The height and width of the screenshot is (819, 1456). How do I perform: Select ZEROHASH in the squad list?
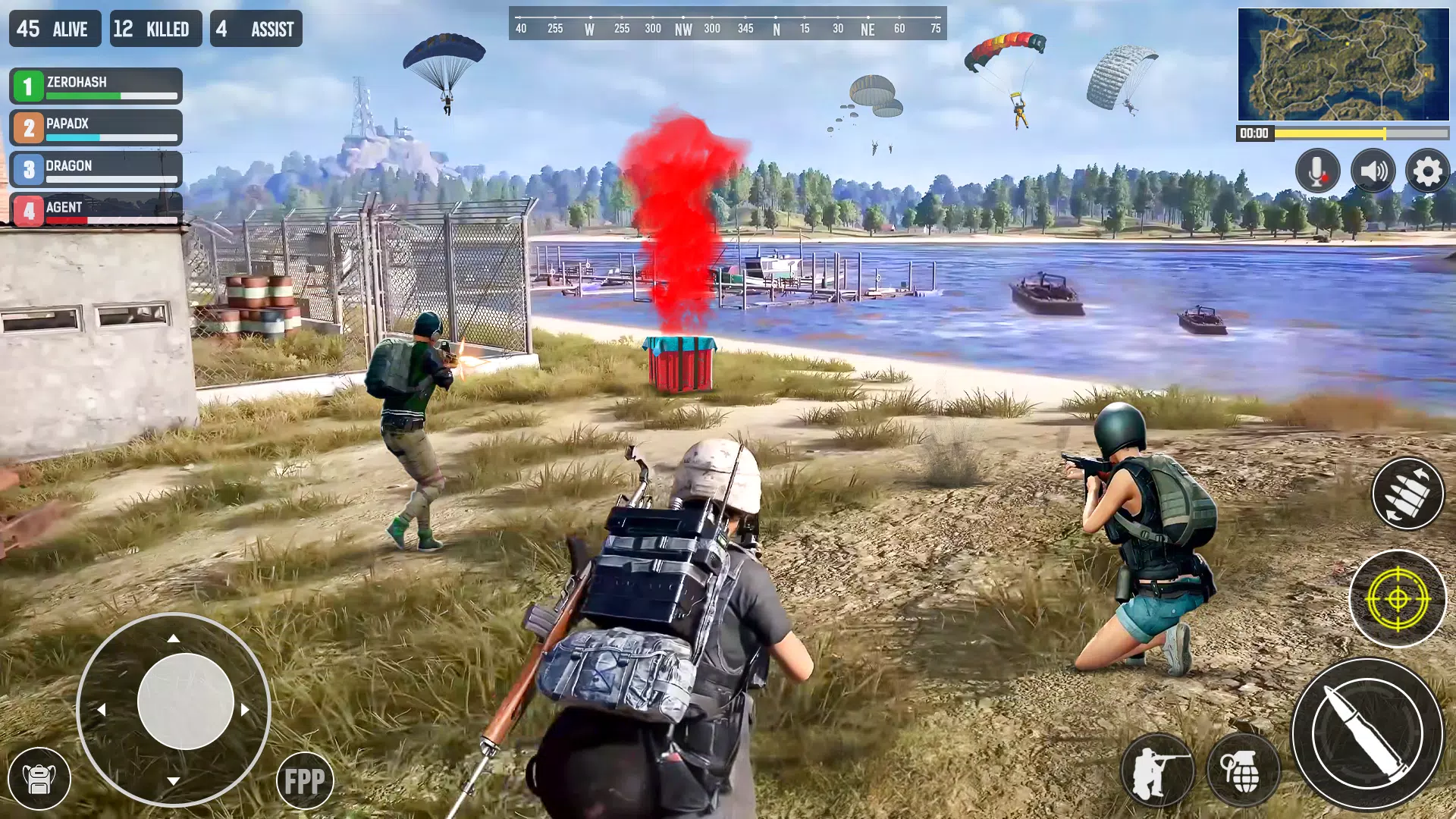tap(95, 86)
